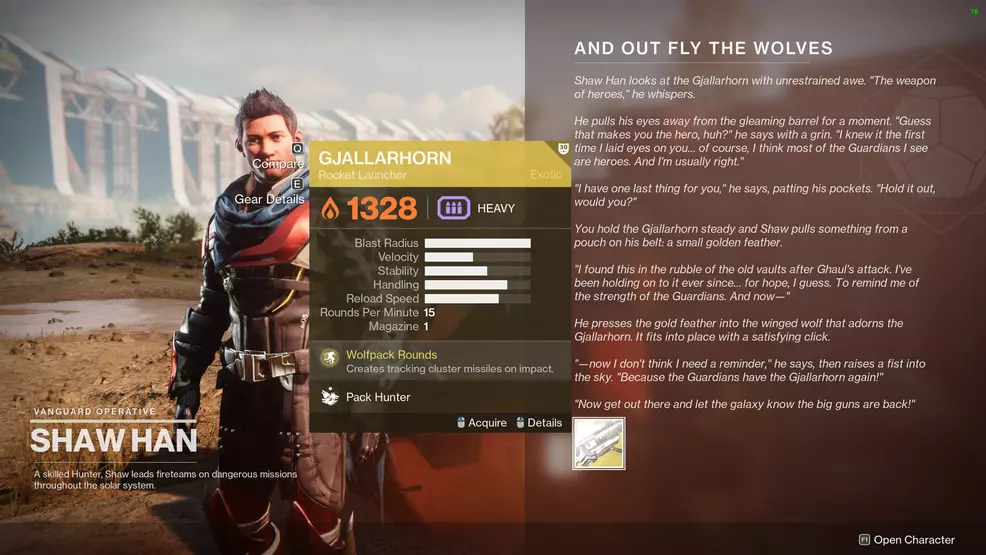Screen dimensions: 986x555
Task: Show Gear Details for Shaw Han
Action: pyautogui.click(x=269, y=199)
